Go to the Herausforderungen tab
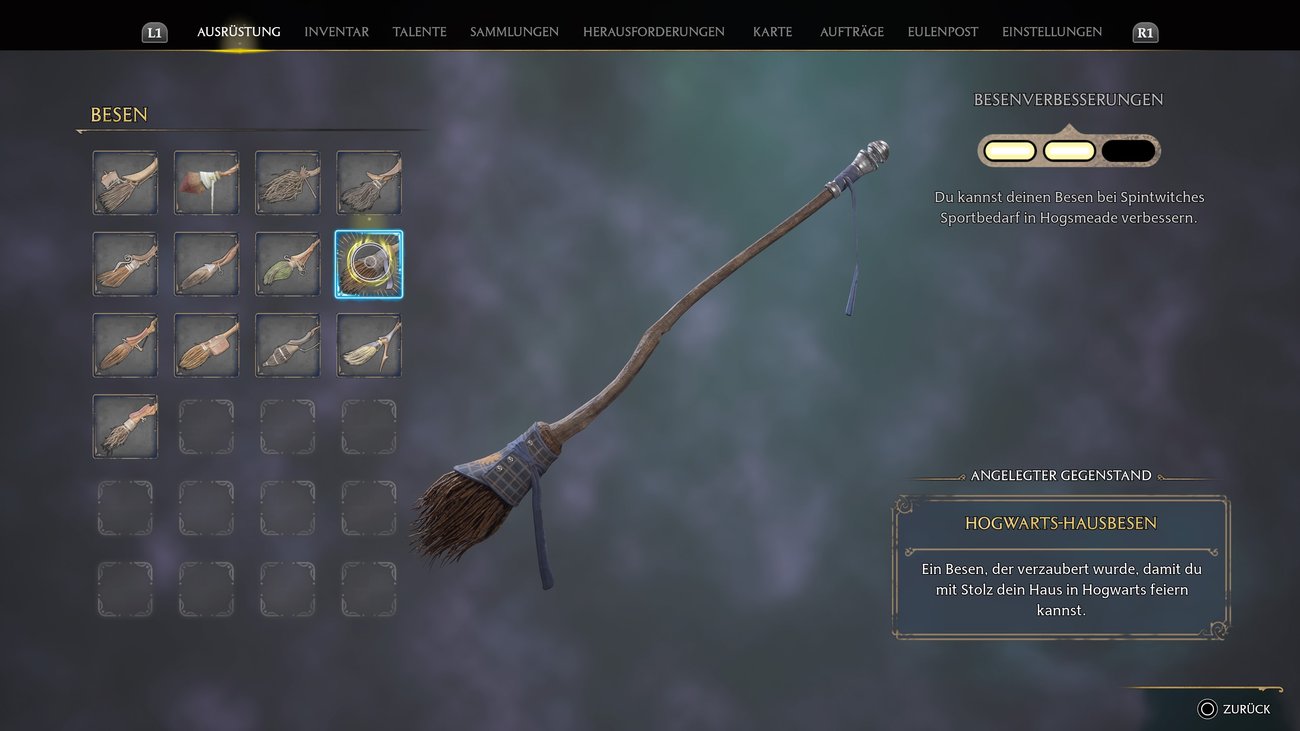The image size is (1300, 731). tap(653, 32)
